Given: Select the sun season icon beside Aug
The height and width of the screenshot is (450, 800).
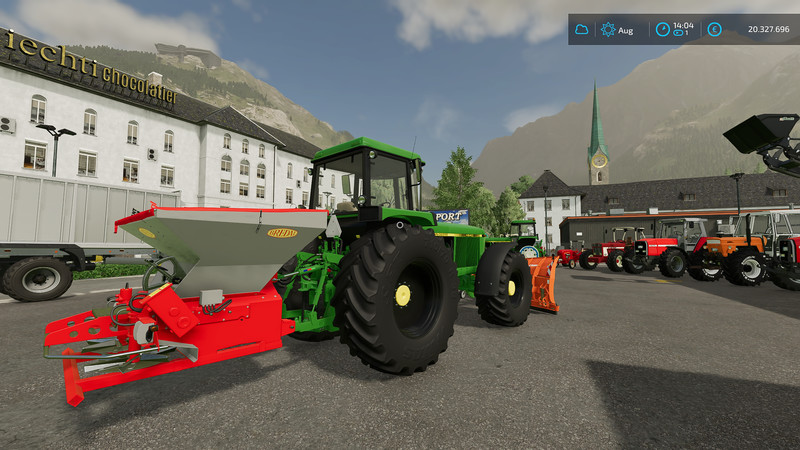Looking at the screenshot, I should [x=608, y=30].
